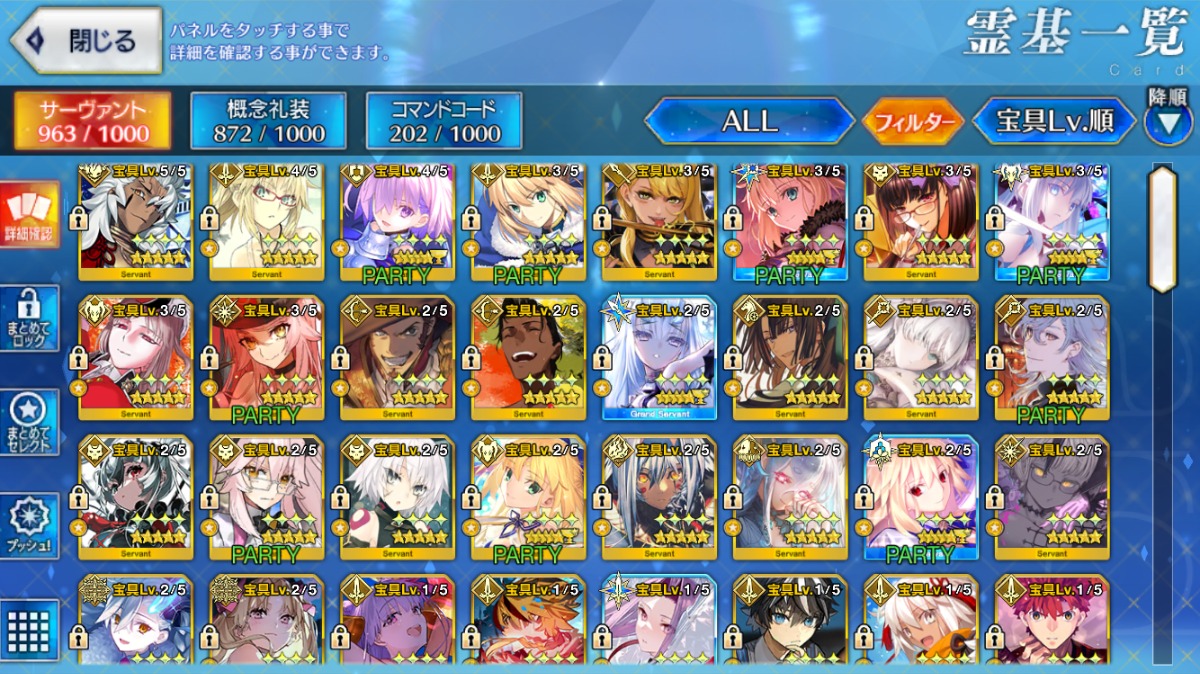Switch to the サーヴァント tab
1200x674 pixels.
tap(92, 121)
